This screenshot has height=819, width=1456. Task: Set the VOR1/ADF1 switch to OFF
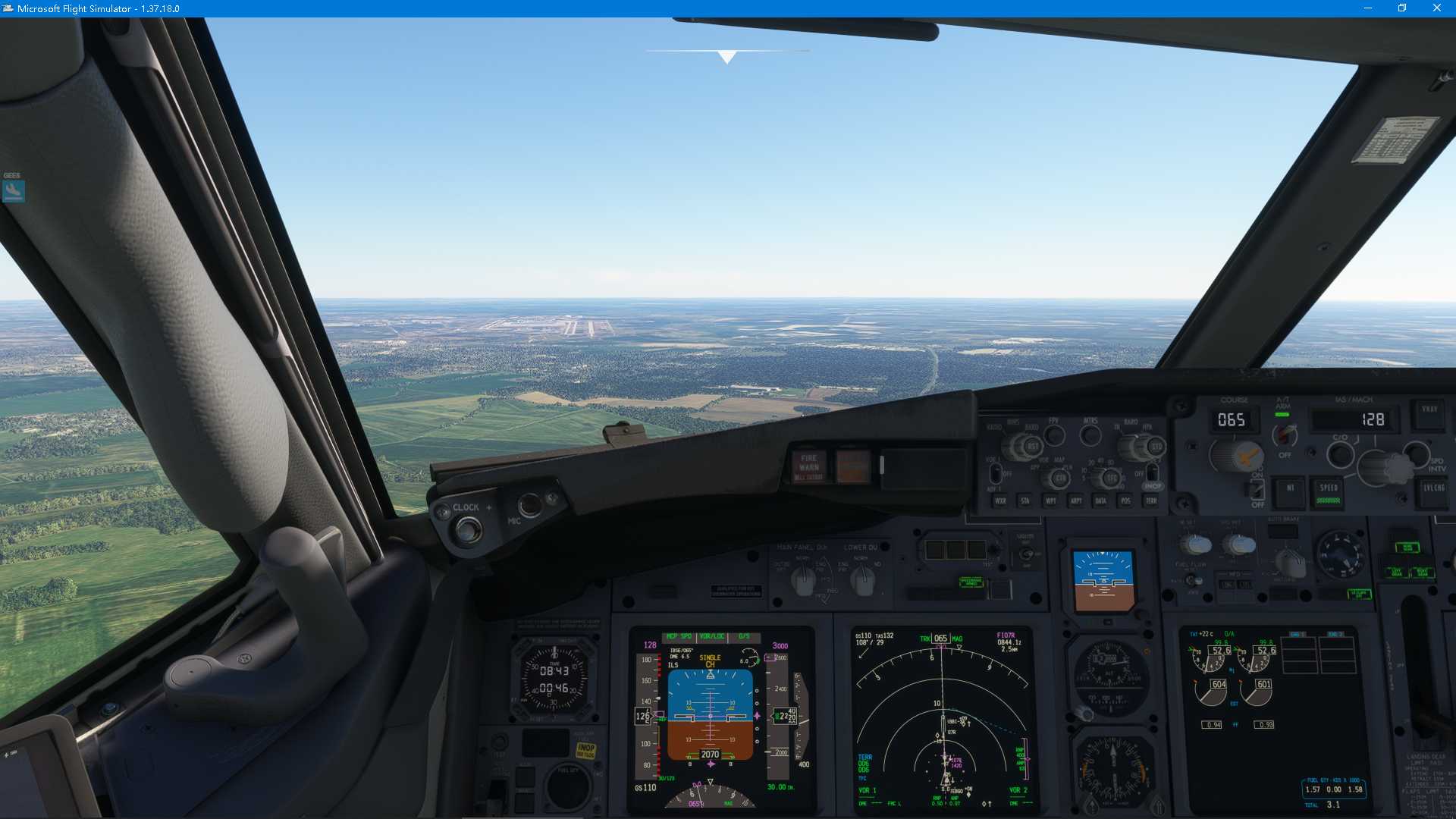995,475
